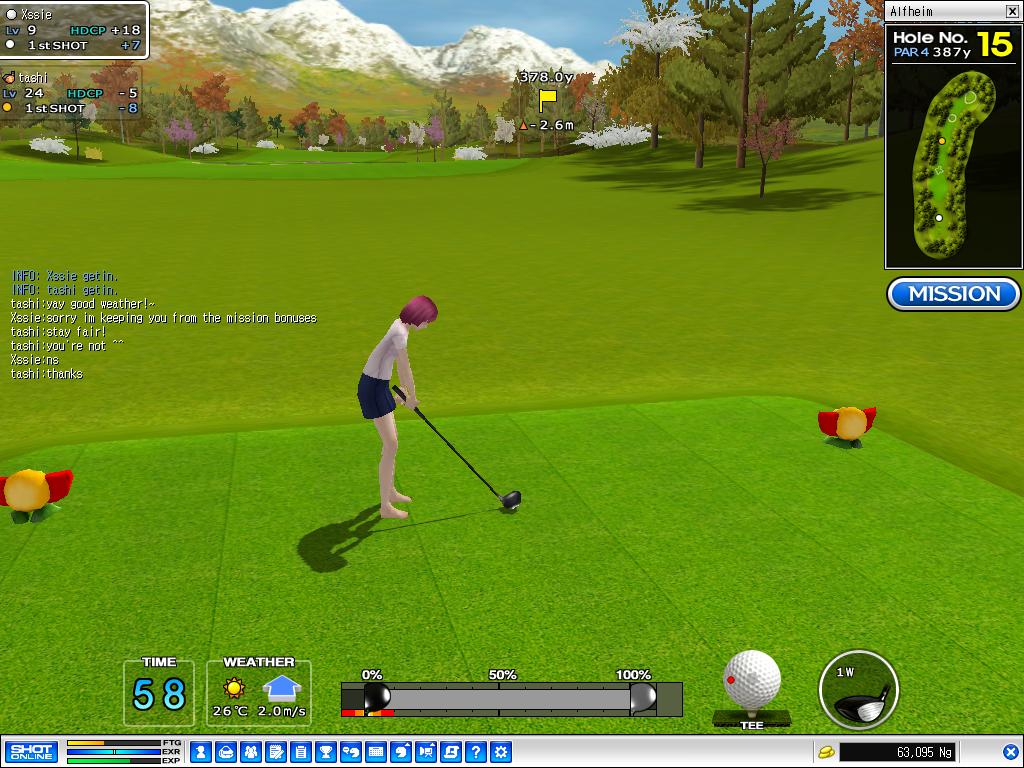Open the MISSION panel
This screenshot has height=768, width=1024.
(953, 294)
